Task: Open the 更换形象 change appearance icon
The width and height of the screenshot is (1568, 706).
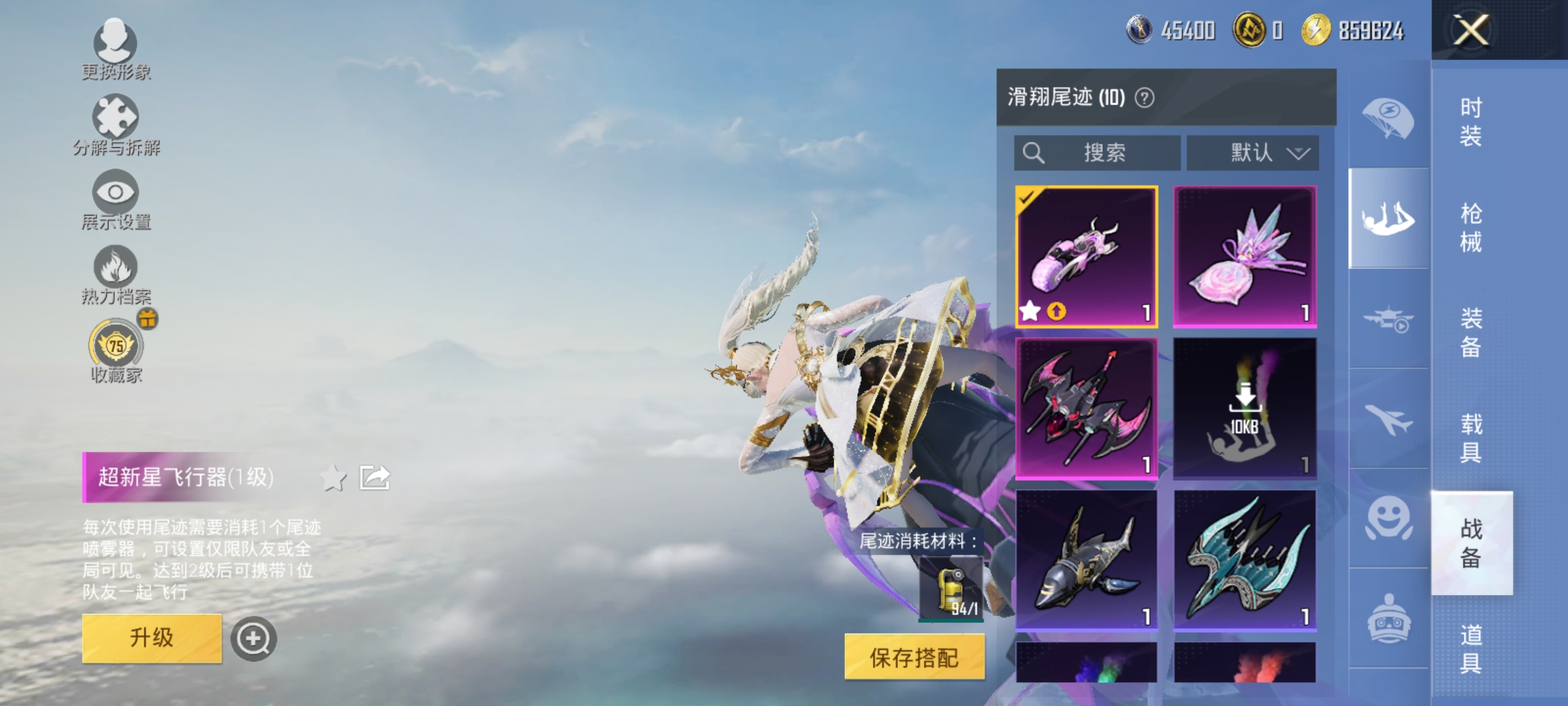Action: [116, 44]
